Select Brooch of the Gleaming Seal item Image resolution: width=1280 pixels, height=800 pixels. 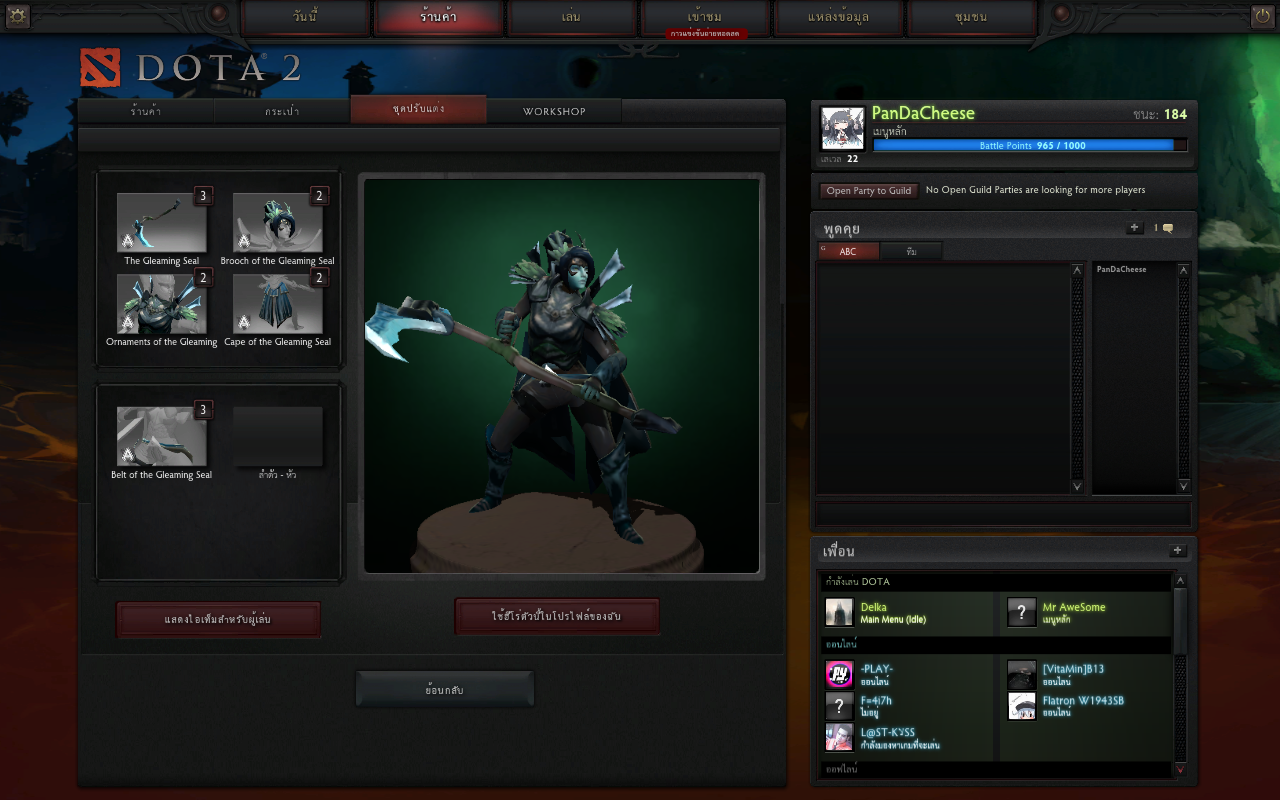coord(277,223)
